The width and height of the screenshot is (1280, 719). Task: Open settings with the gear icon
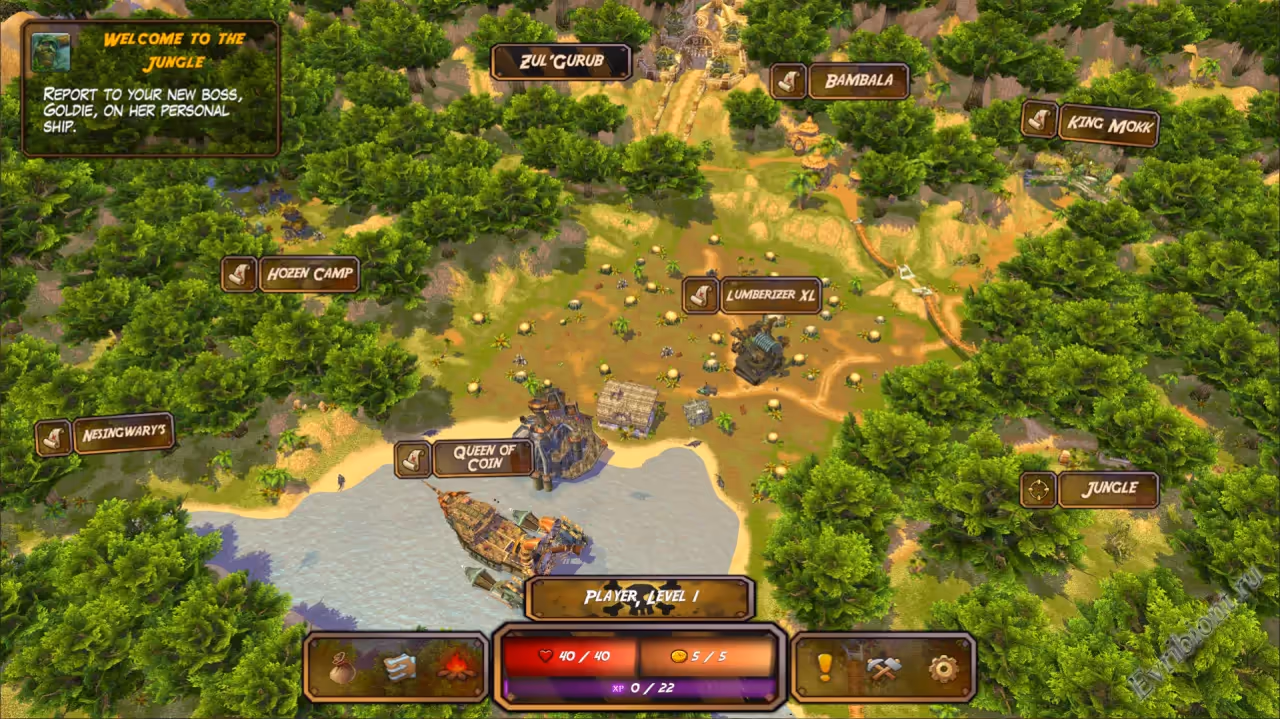942,667
